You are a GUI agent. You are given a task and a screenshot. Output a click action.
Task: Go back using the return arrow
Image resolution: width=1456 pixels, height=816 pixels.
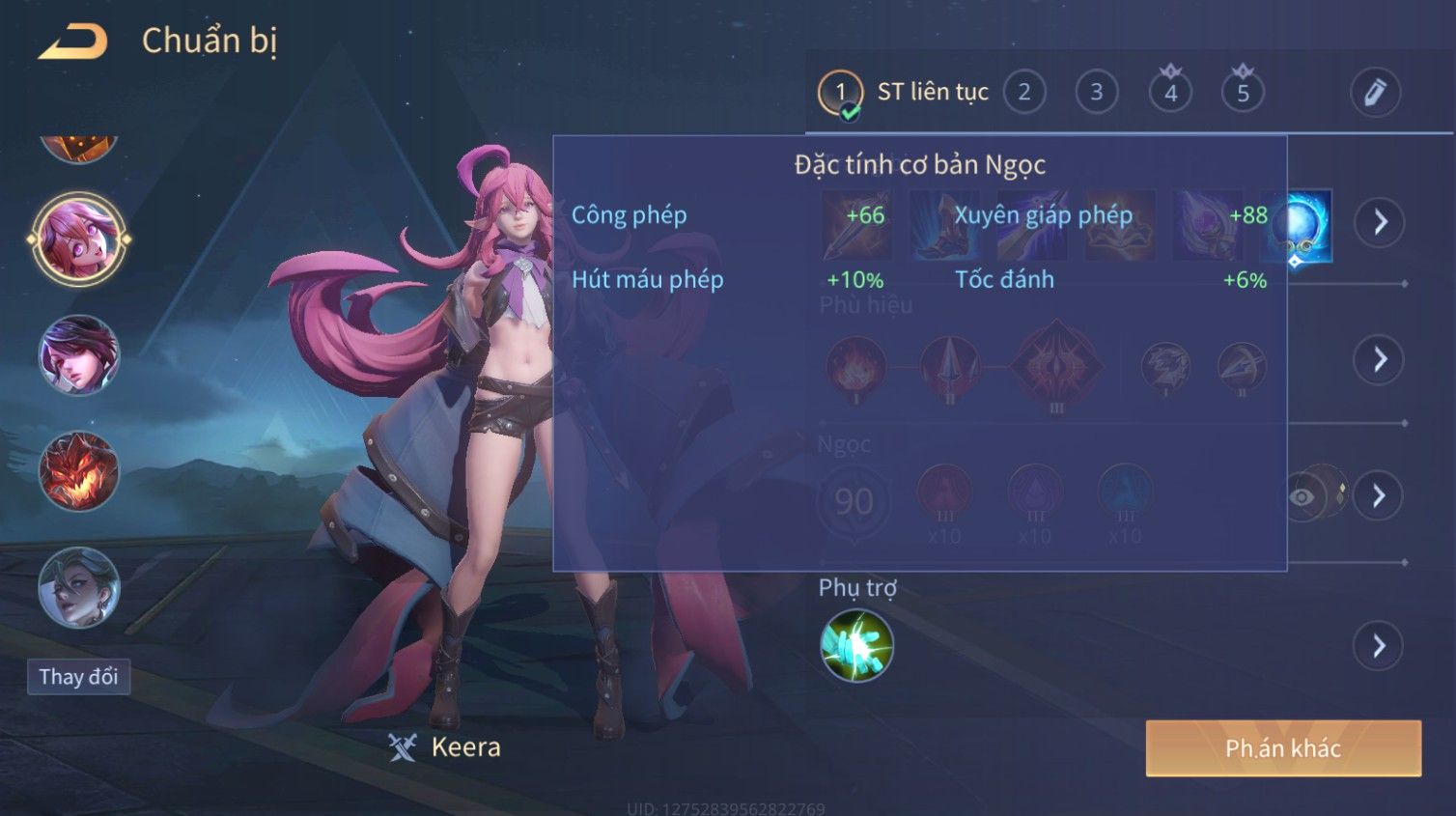pos(73,42)
